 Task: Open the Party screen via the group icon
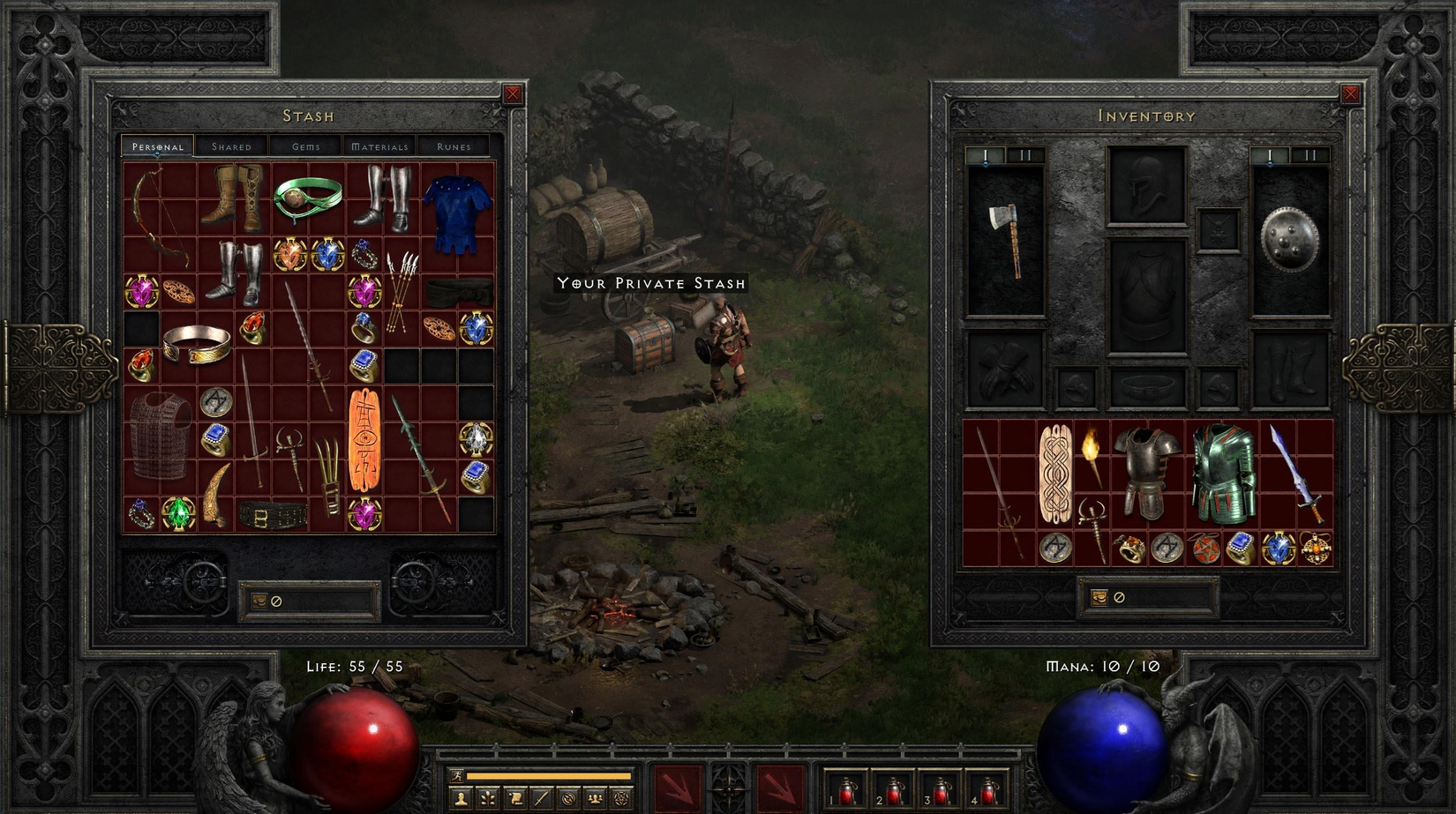coord(597,799)
